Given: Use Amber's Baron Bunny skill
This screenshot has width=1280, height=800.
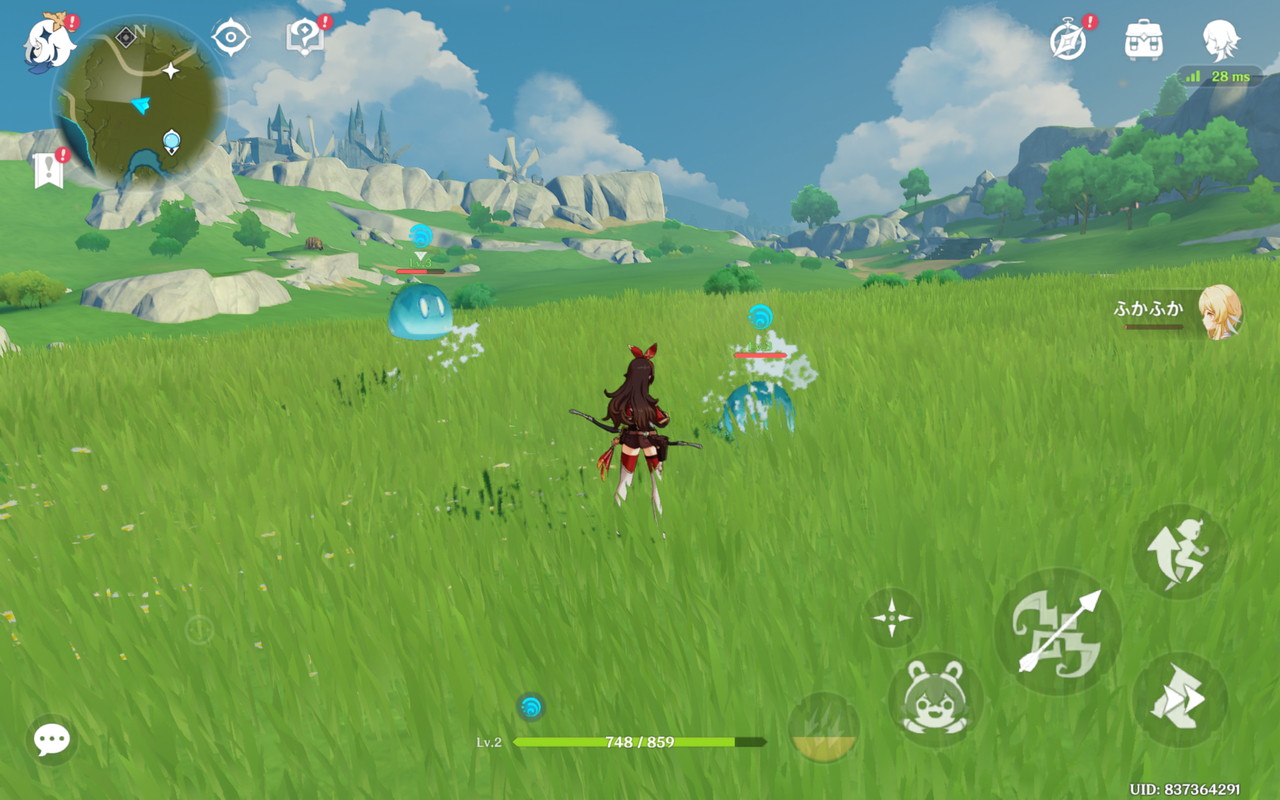Looking at the screenshot, I should point(935,698).
